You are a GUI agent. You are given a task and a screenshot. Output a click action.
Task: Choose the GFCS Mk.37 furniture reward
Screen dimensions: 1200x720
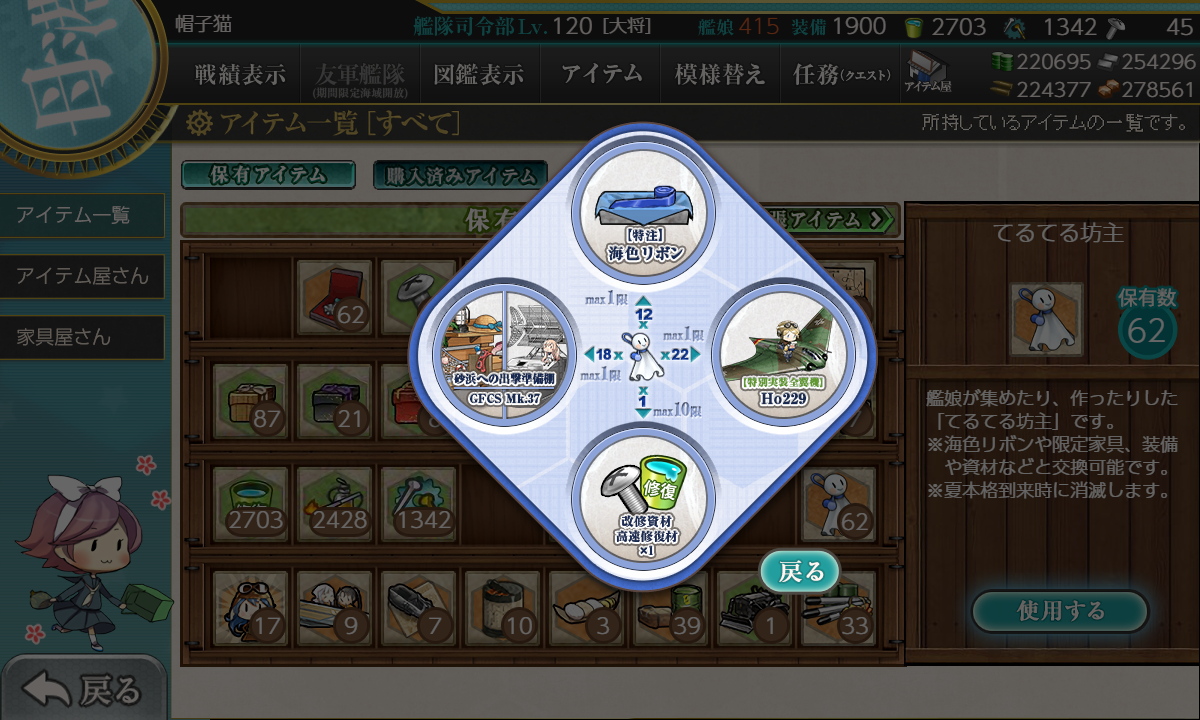[x=504, y=352]
